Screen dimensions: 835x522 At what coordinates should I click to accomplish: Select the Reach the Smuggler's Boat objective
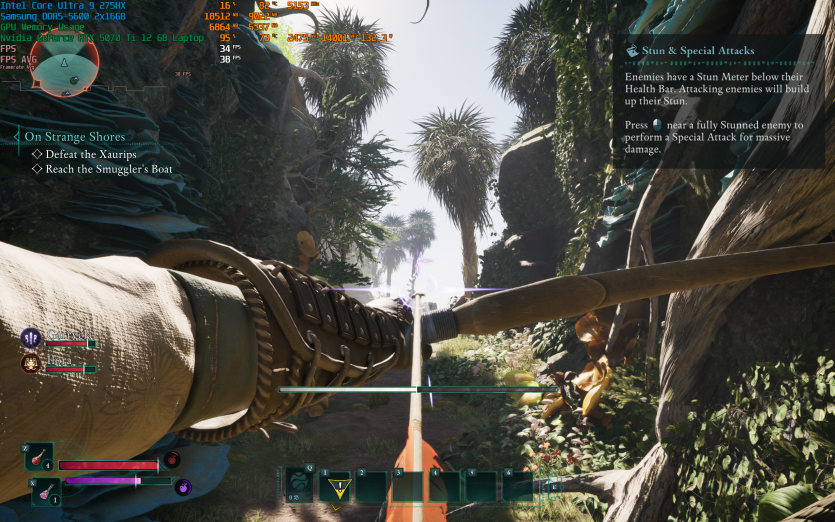[x=108, y=169]
